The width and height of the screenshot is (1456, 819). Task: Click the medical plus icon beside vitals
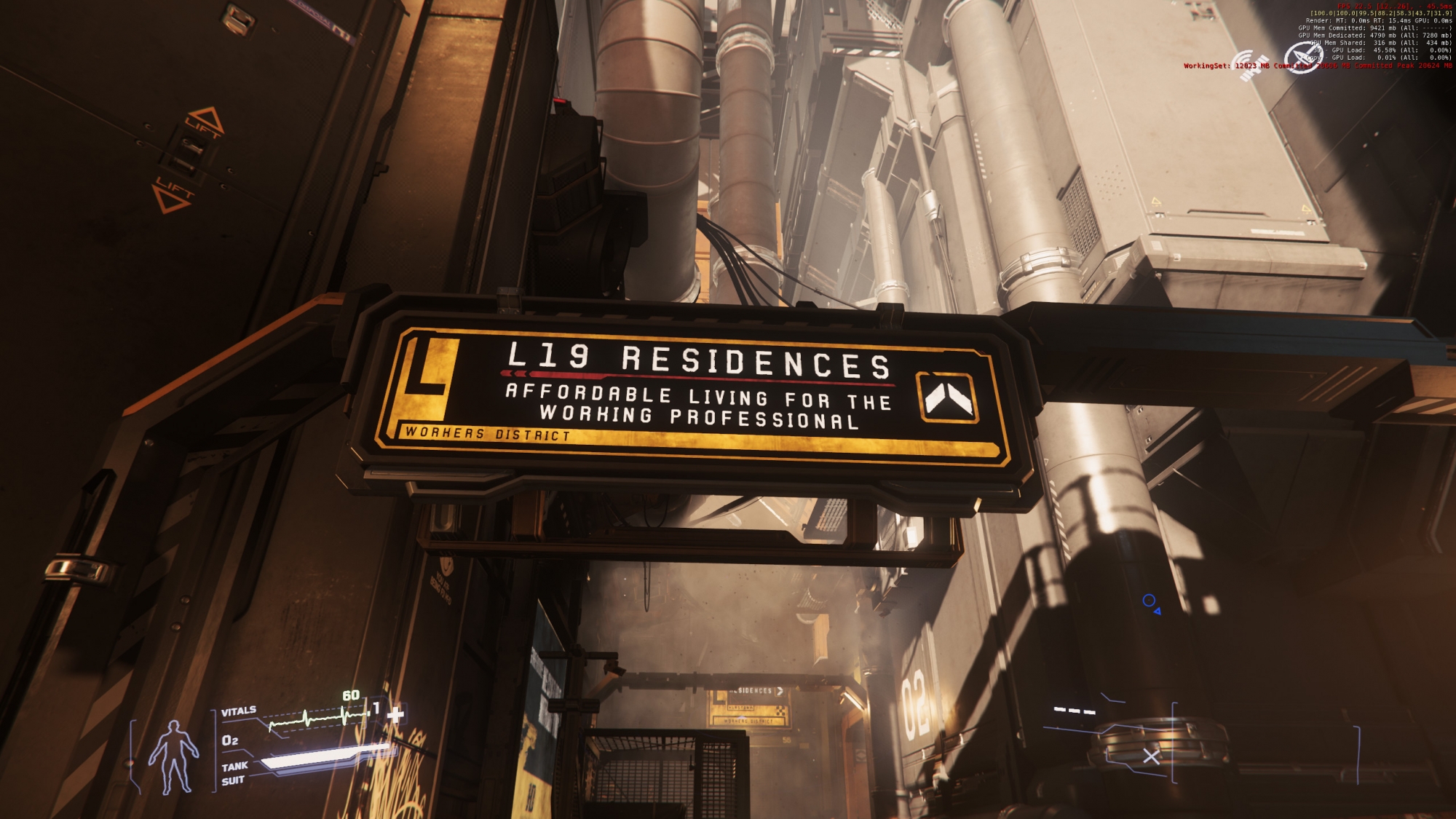pyautogui.click(x=395, y=714)
